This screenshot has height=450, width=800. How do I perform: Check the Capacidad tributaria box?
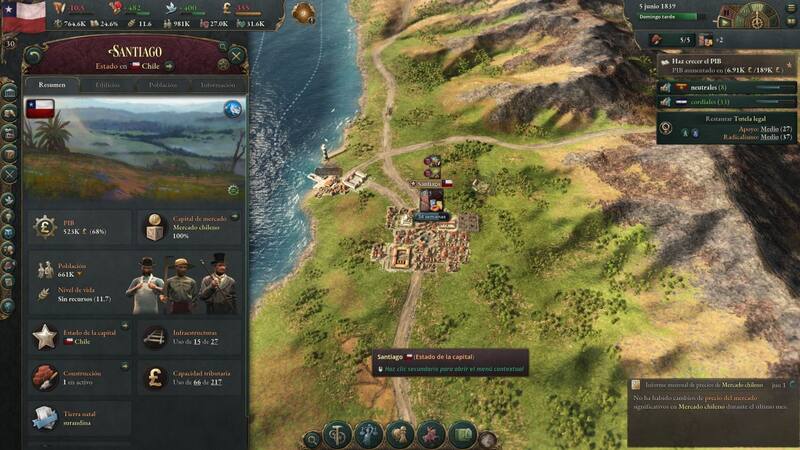click(x=190, y=377)
